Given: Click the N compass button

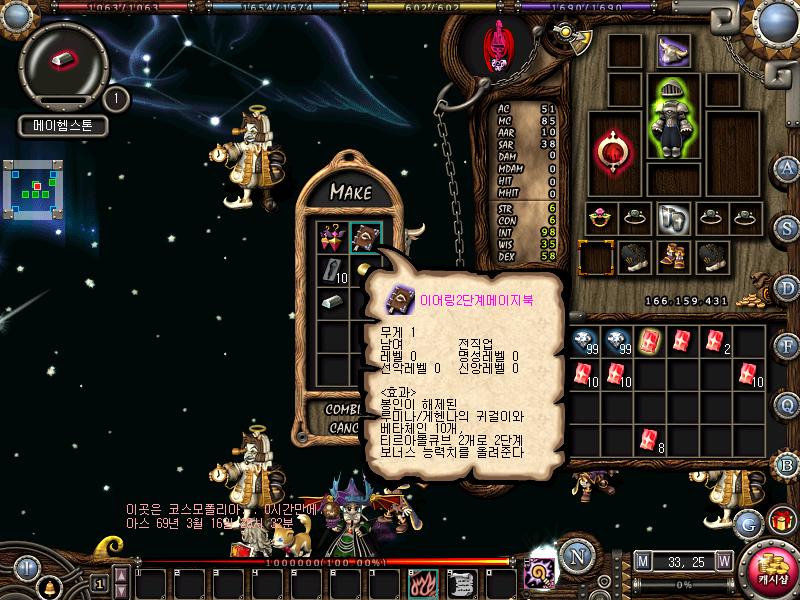Looking at the screenshot, I should click(x=573, y=556).
